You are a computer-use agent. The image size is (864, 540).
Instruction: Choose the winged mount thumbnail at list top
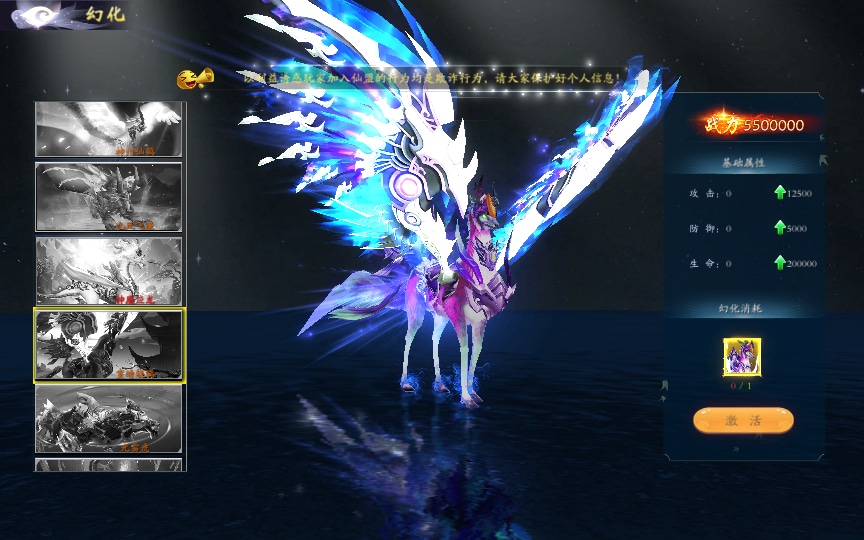pyautogui.click(x=109, y=129)
